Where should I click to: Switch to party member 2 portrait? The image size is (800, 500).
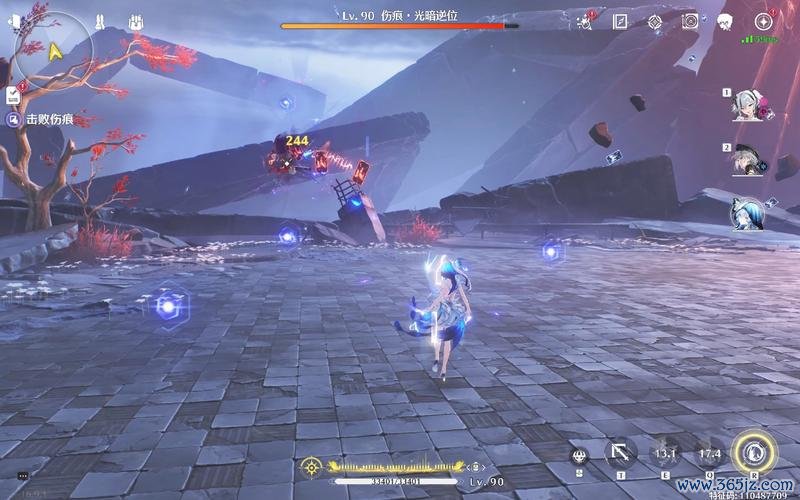tap(747, 160)
